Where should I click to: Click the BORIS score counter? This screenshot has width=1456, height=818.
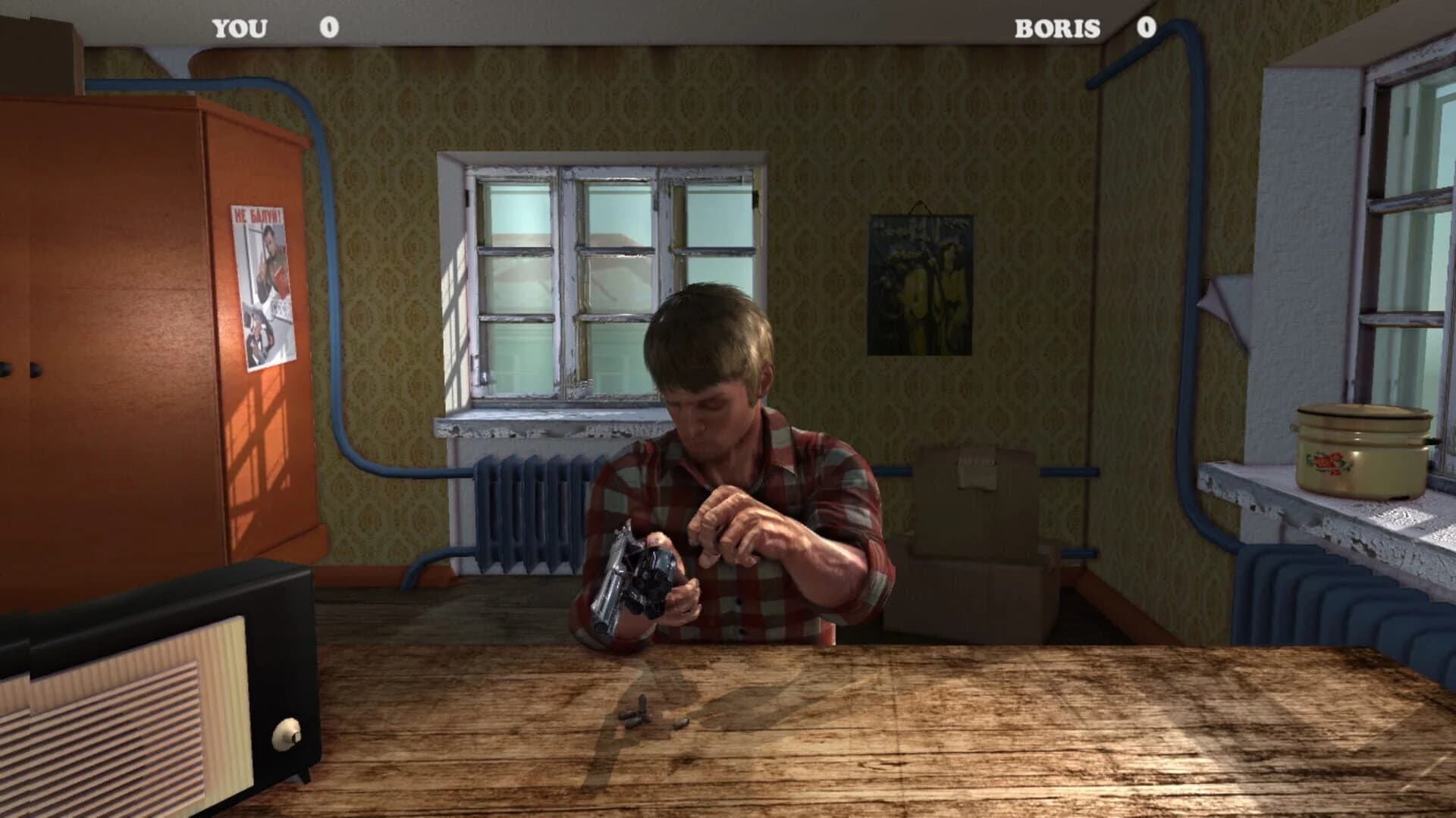[1084, 27]
